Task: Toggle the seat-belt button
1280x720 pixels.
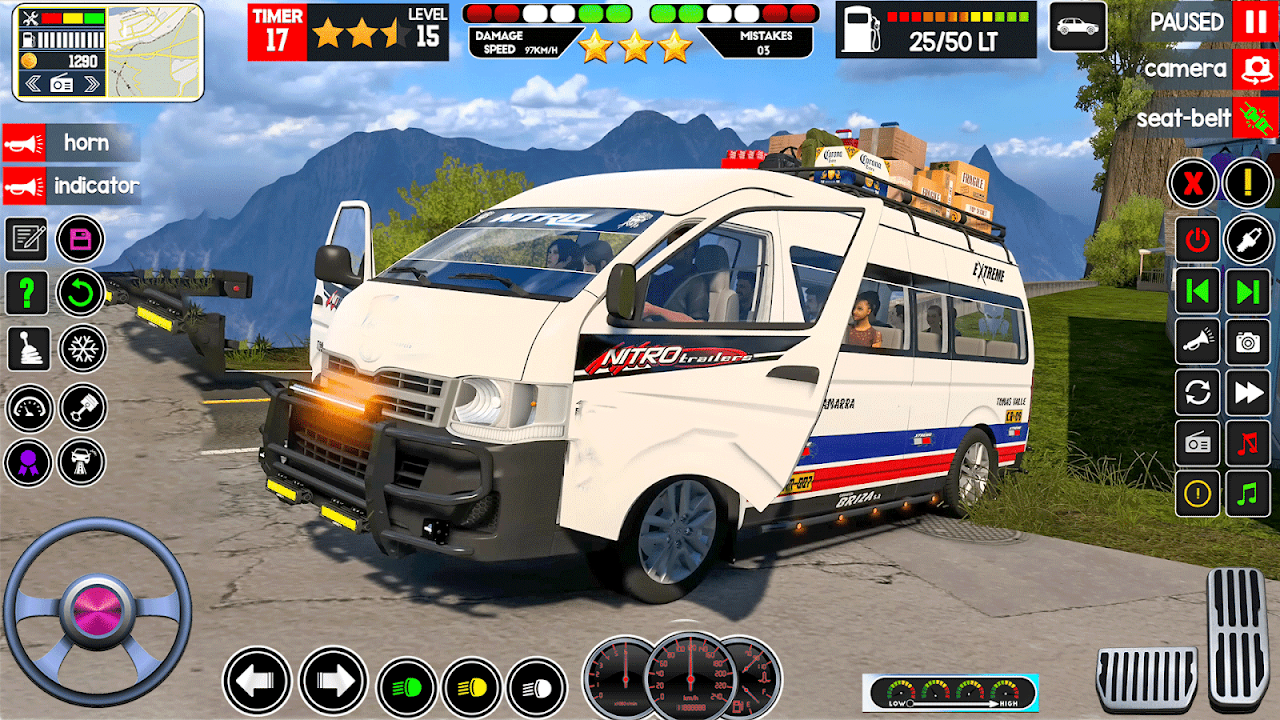Action: (1254, 118)
